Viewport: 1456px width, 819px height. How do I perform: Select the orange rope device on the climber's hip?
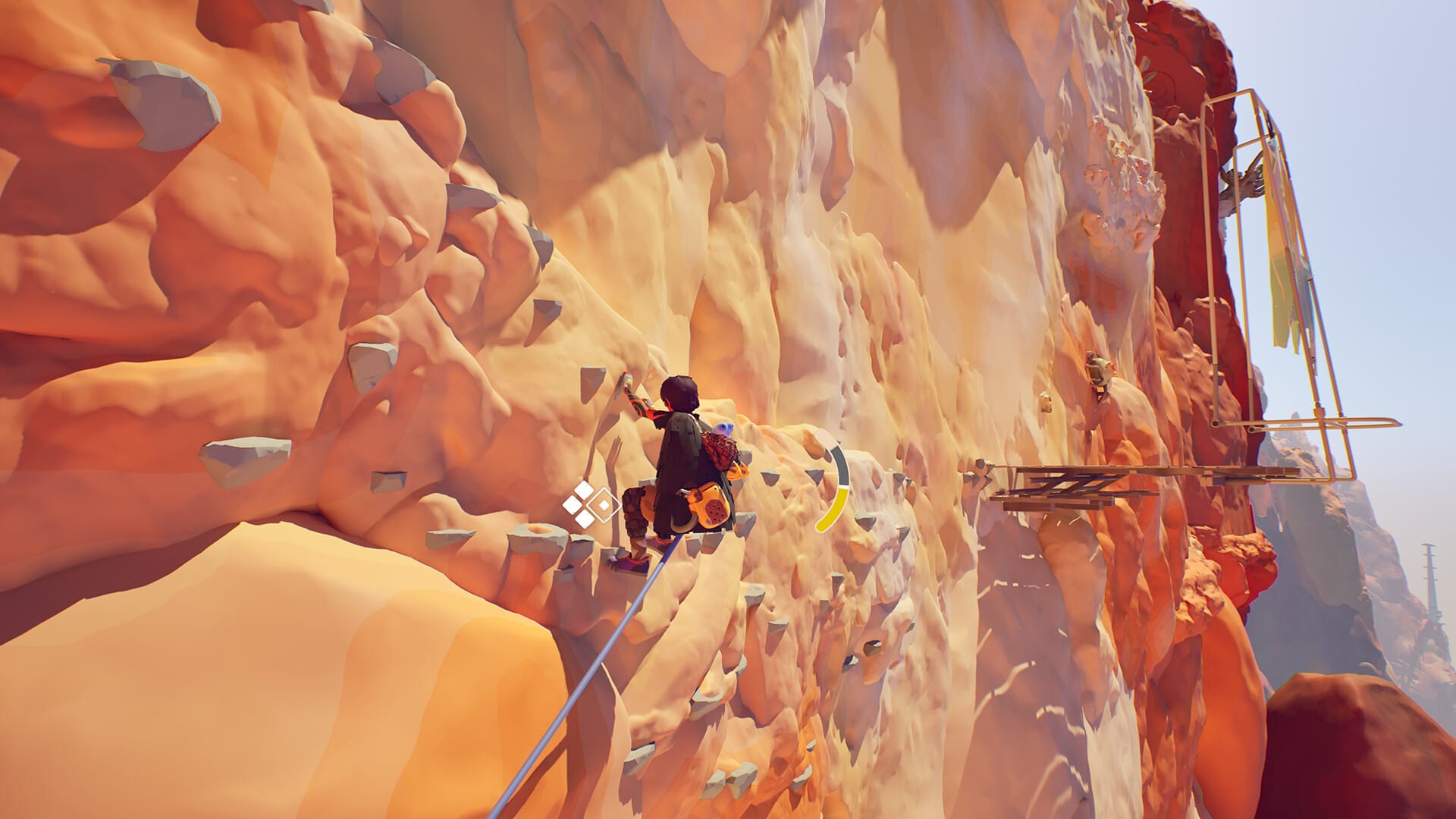coord(710,506)
